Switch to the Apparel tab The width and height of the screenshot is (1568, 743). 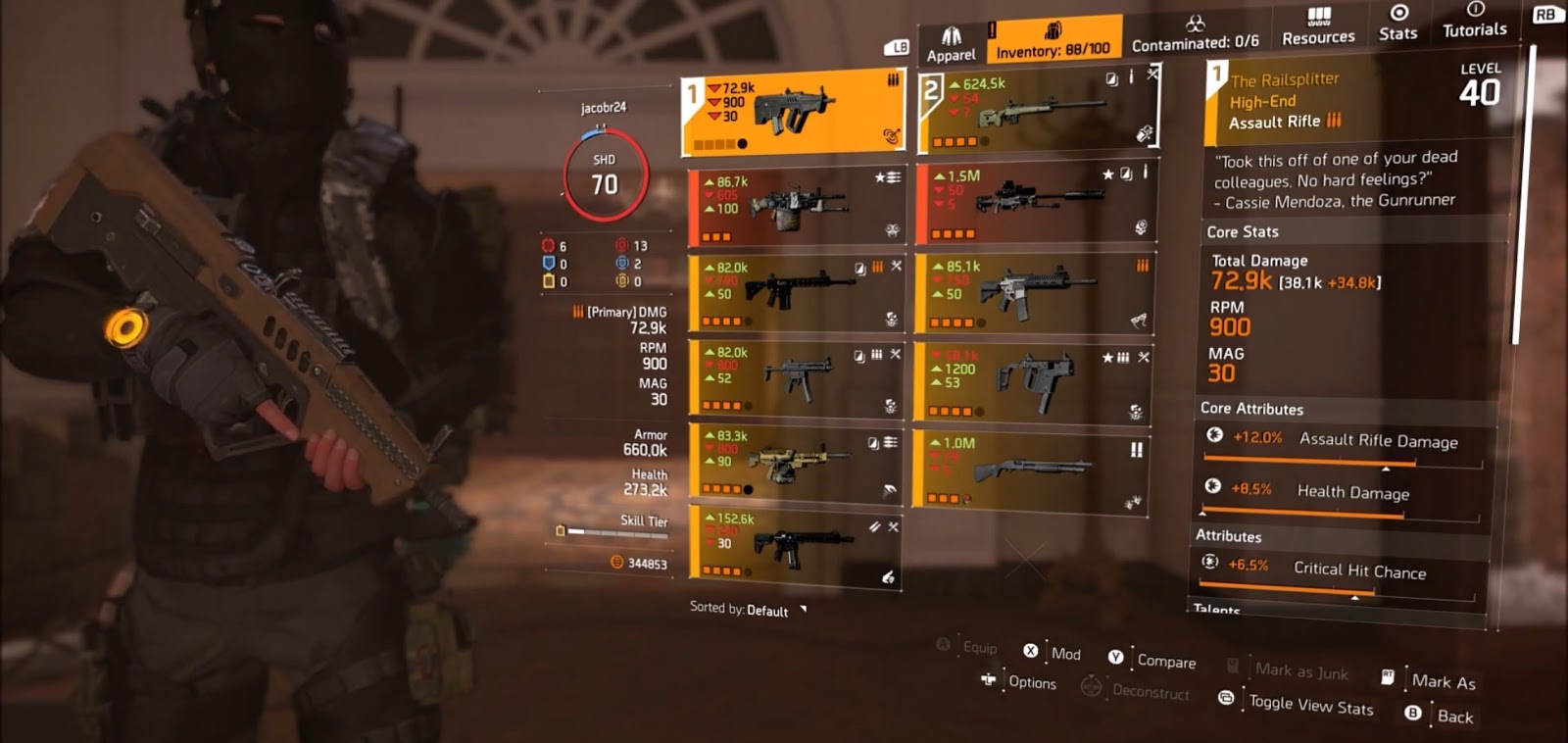tap(951, 44)
